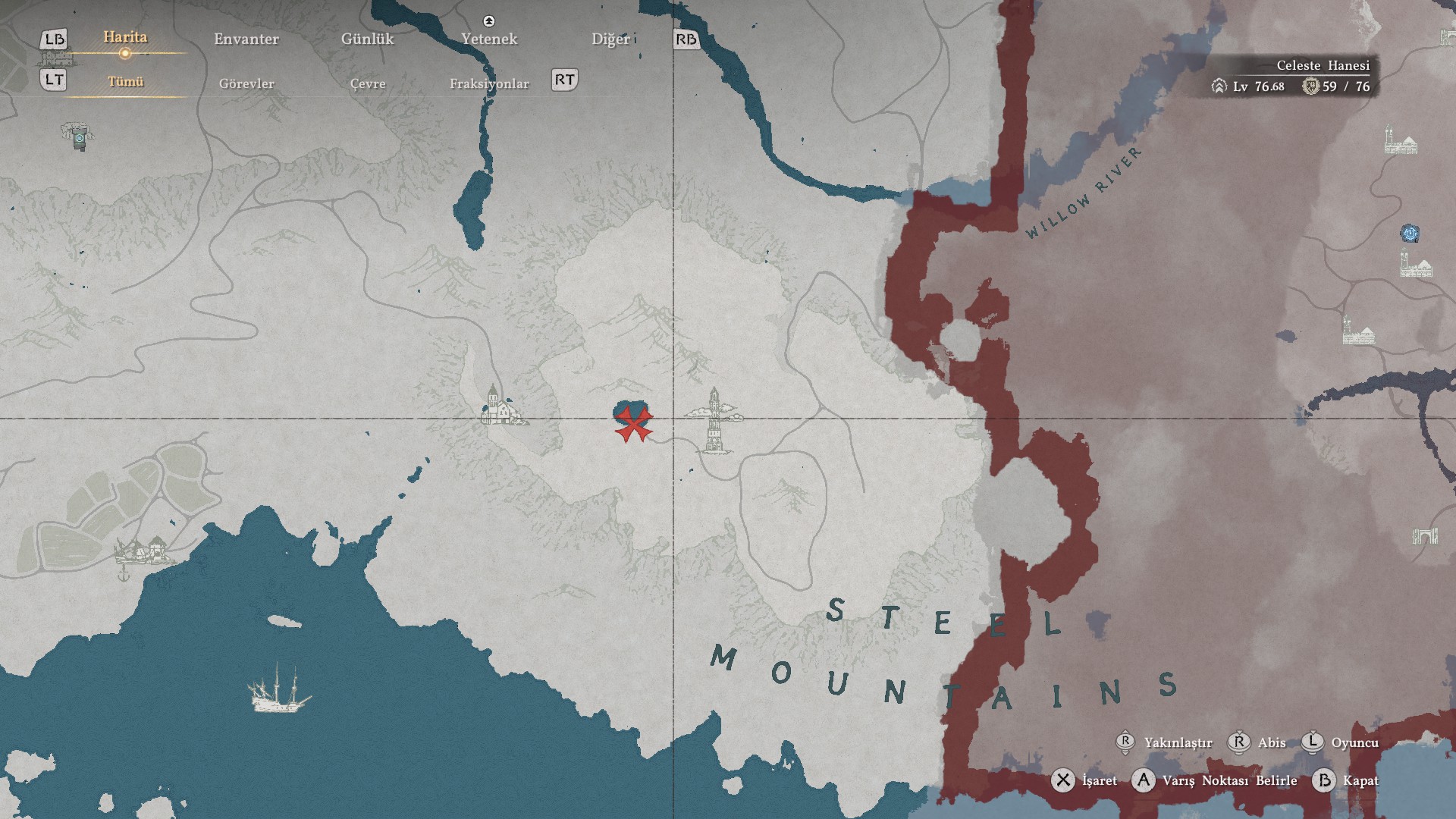Screen dimensions: 1456x819
Task: Select the tall tower map icon
Action: tap(714, 420)
